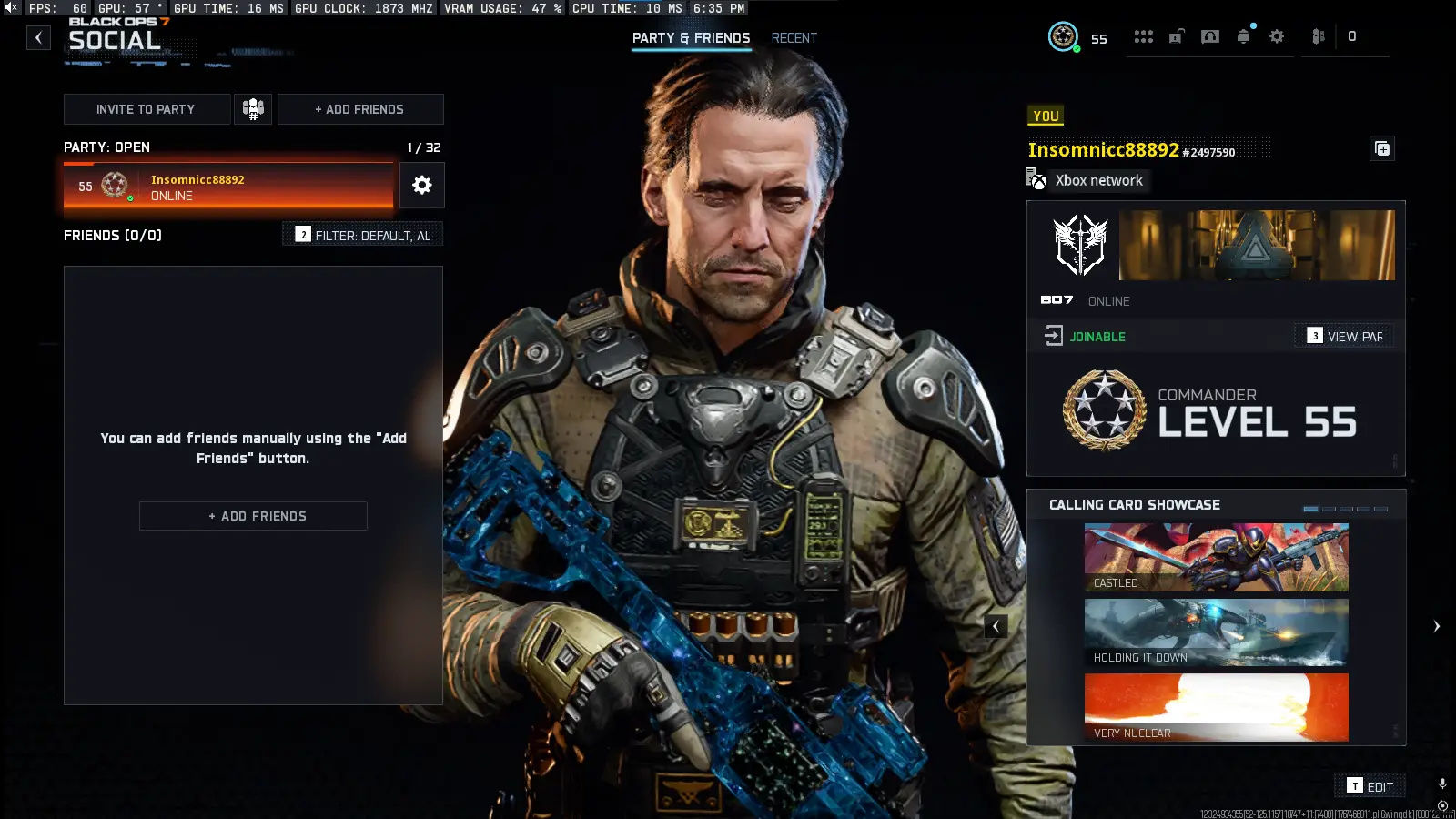Click the apps grid icon in top bar
Image resolution: width=1456 pixels, height=819 pixels.
pyautogui.click(x=1143, y=36)
